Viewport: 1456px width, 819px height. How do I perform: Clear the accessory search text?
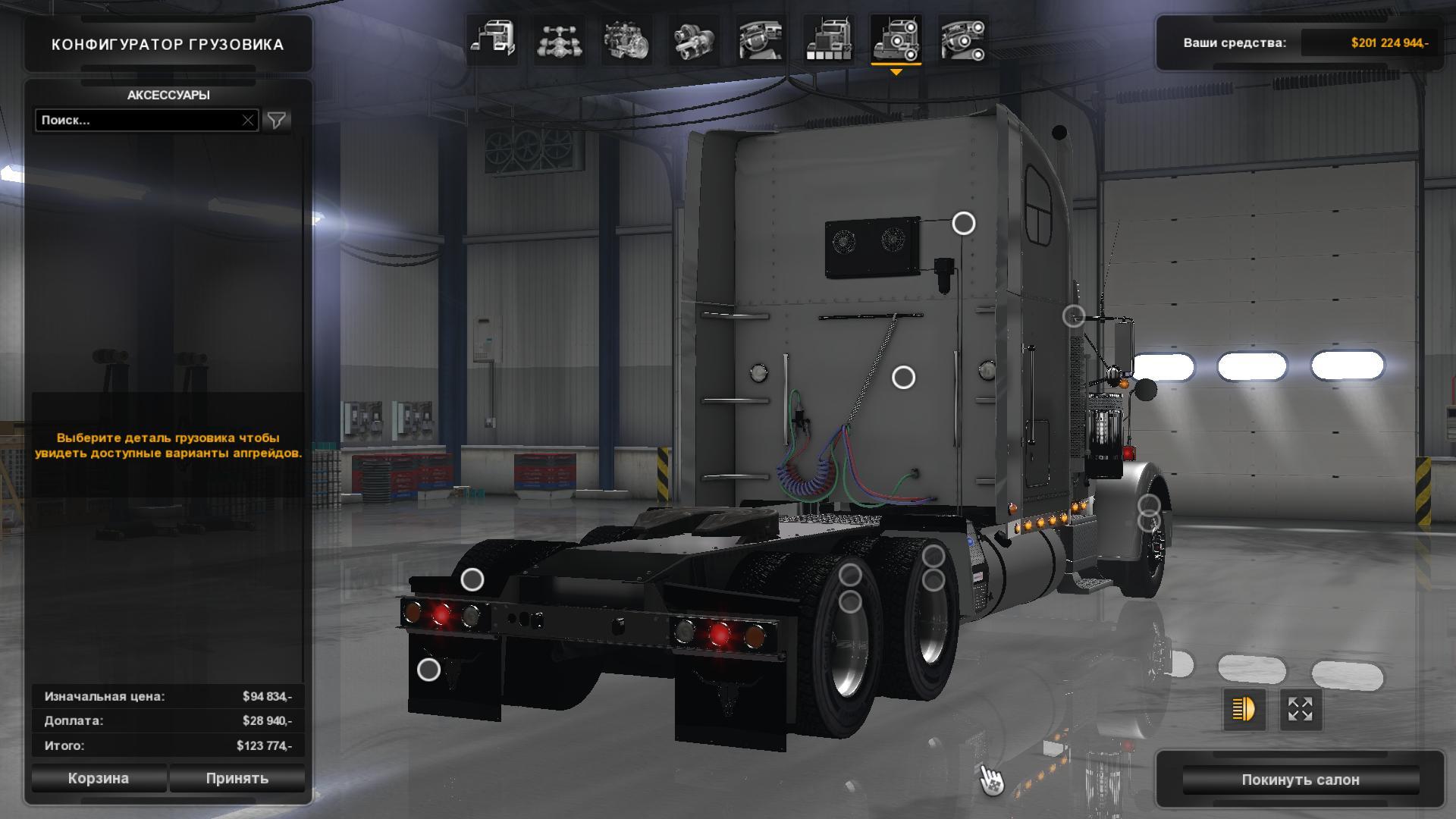[x=248, y=120]
